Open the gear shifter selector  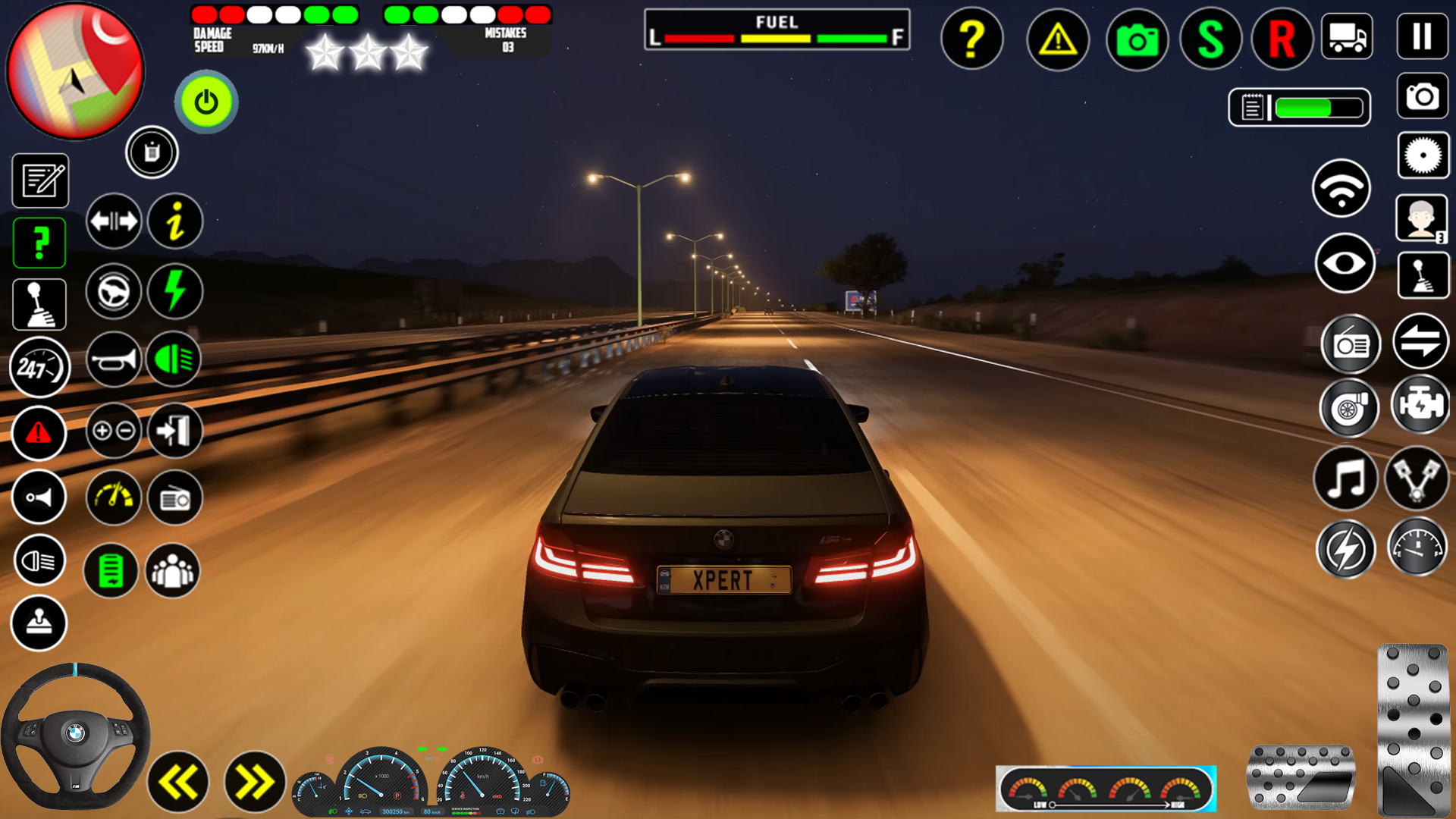click(x=39, y=303)
